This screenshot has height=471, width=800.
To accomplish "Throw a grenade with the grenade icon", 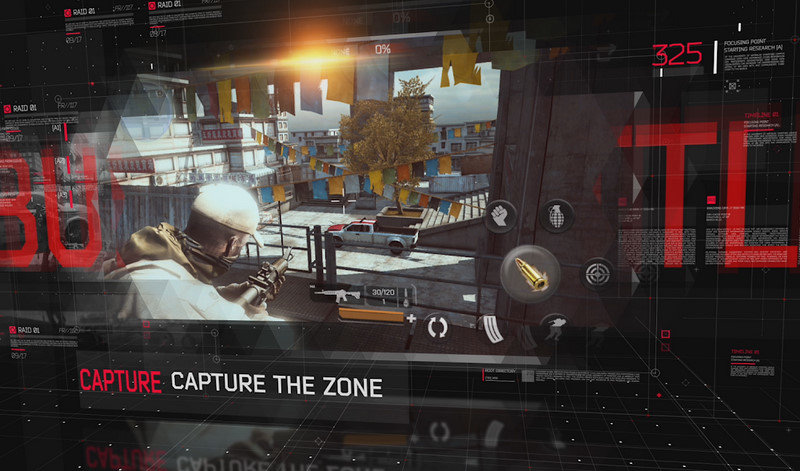I will click(556, 215).
